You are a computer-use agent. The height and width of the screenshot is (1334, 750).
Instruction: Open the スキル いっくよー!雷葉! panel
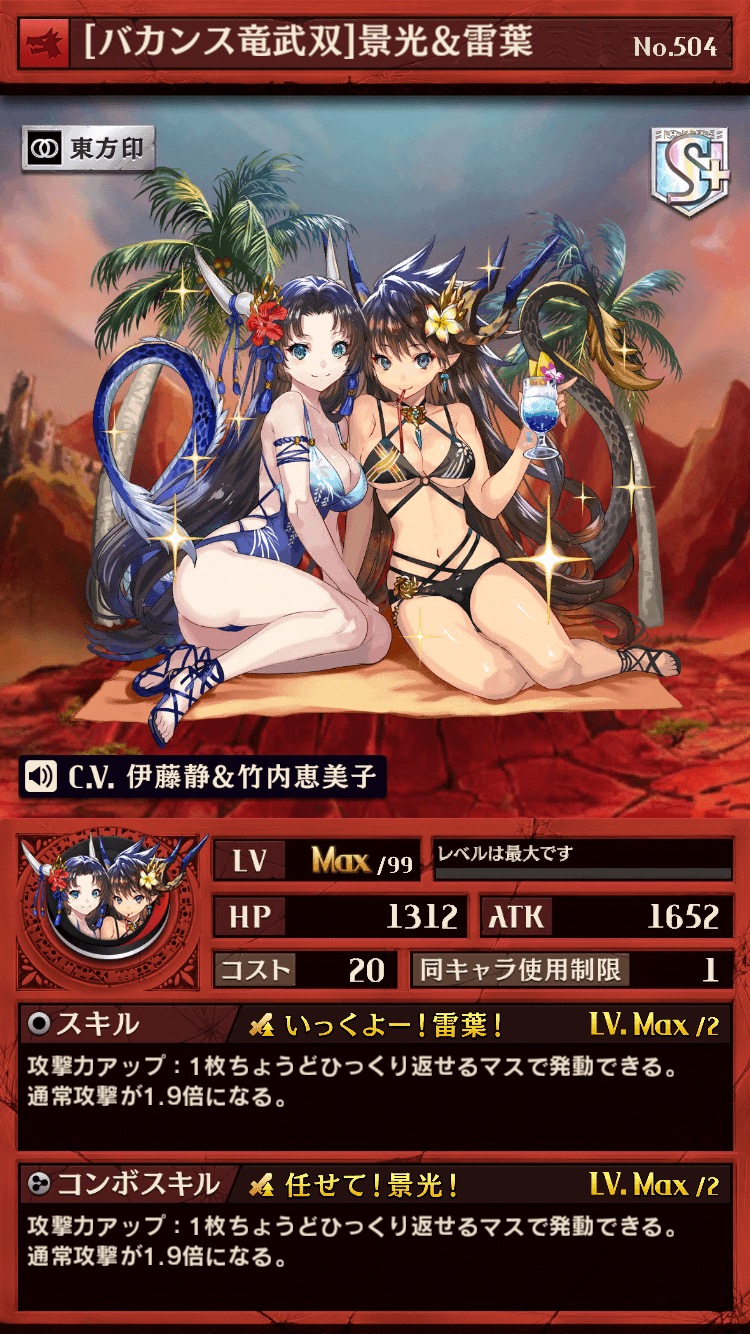click(375, 1075)
